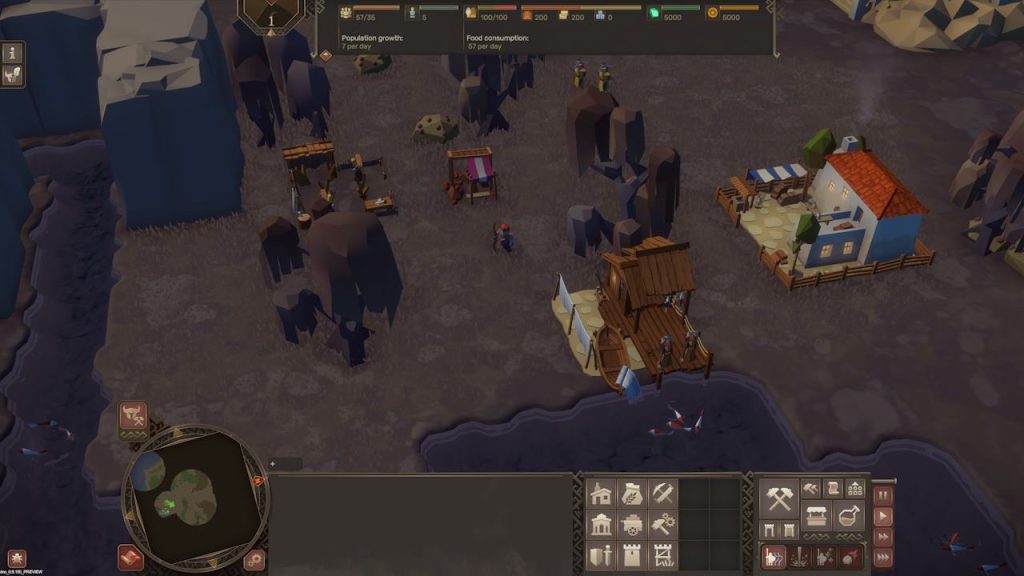Screen dimensions: 1024x576
Task: Open the house building category
Action: click(x=602, y=493)
